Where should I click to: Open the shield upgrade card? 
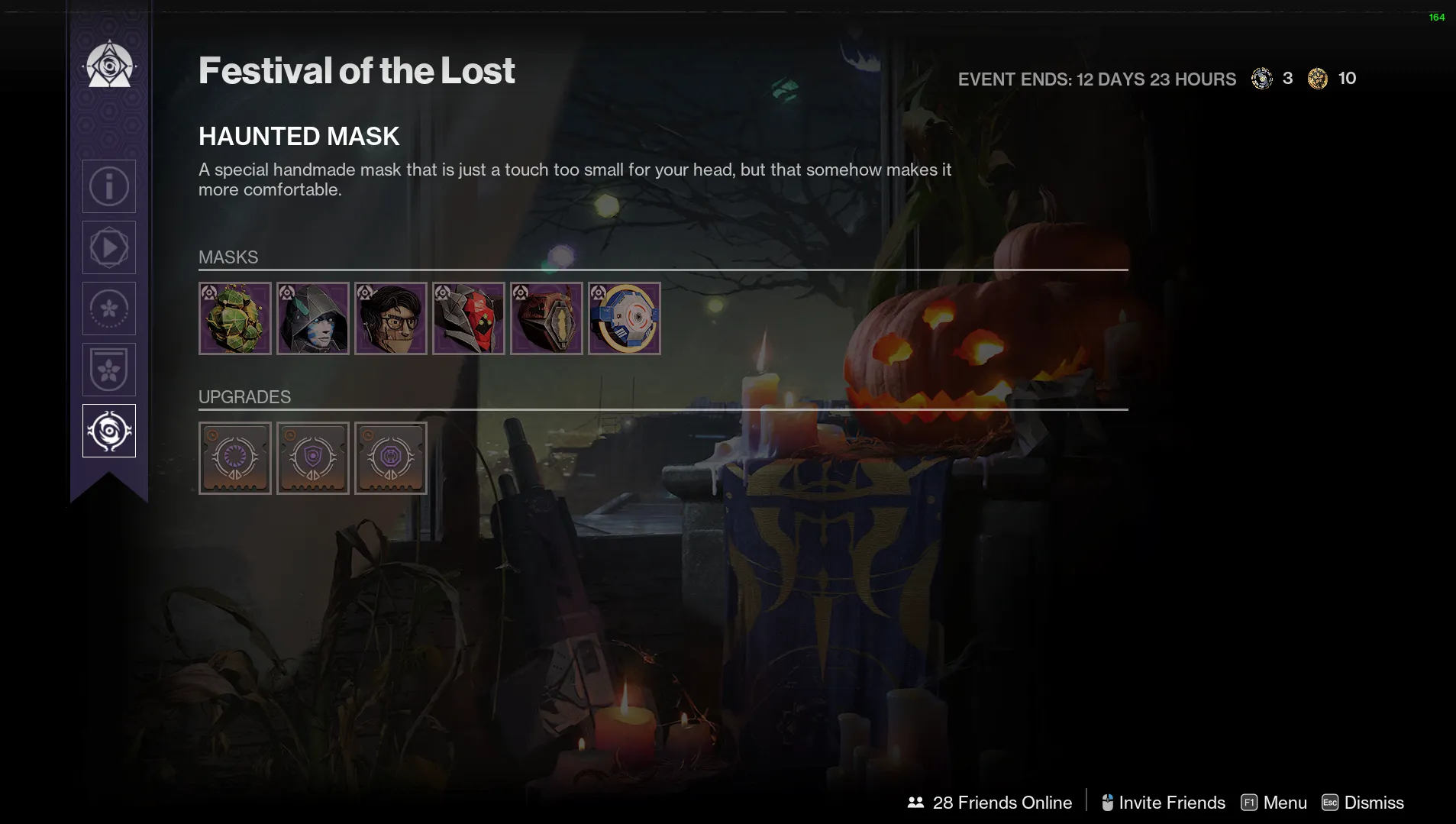point(312,457)
